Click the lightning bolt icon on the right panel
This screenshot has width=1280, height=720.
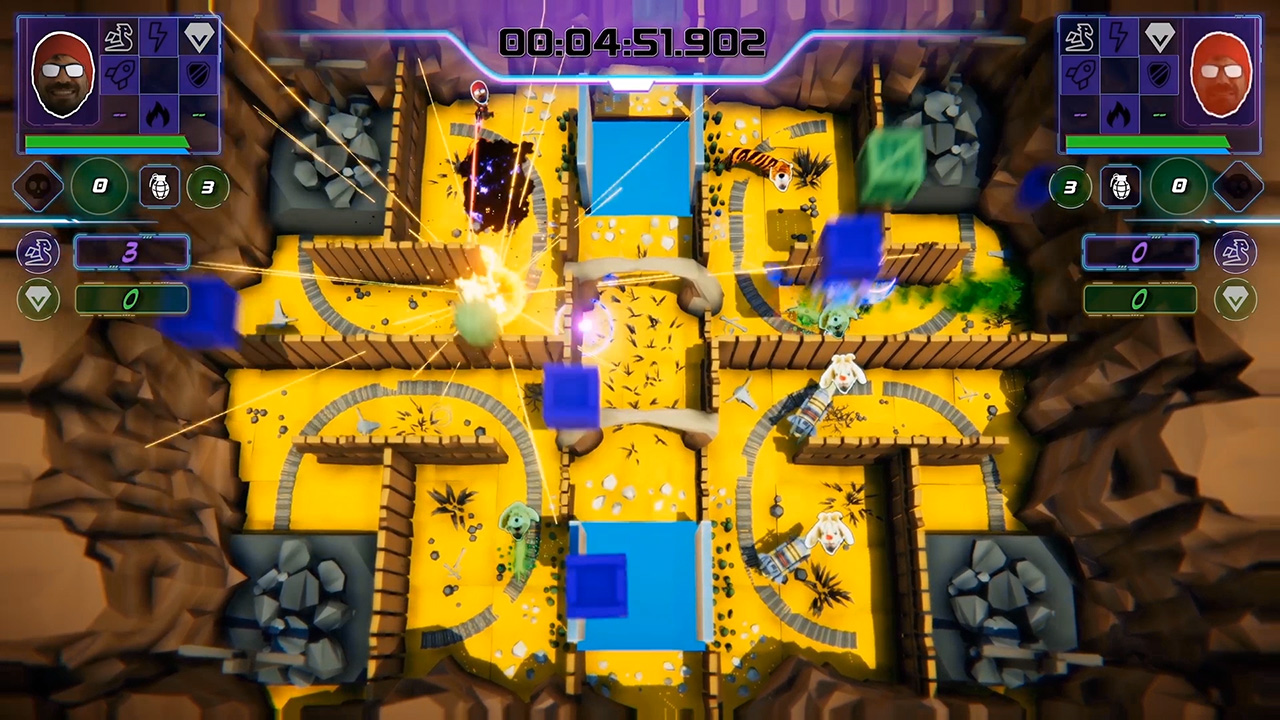point(1118,36)
